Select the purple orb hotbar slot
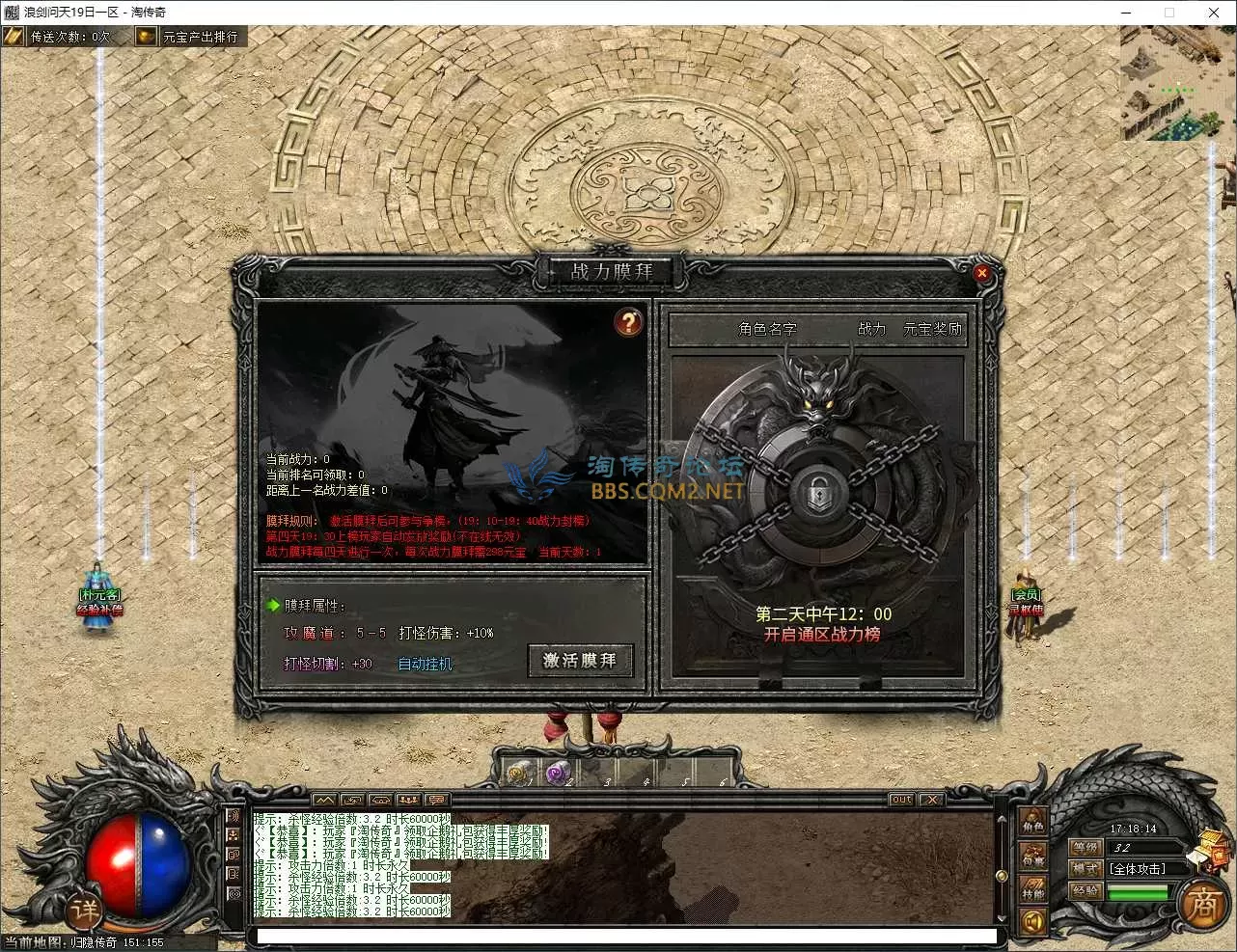 558,774
